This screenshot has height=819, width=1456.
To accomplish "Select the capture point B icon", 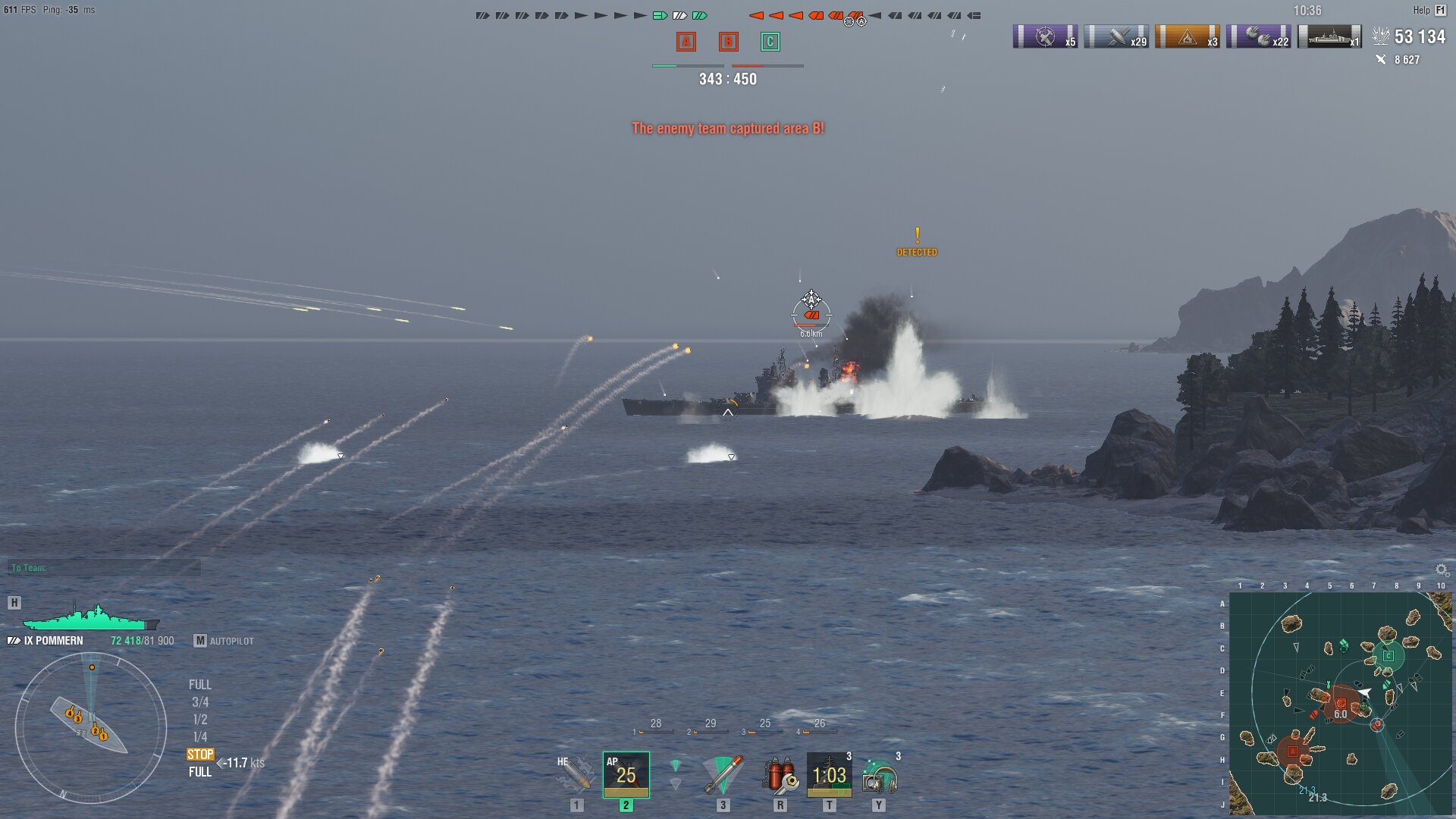I will coord(728,42).
